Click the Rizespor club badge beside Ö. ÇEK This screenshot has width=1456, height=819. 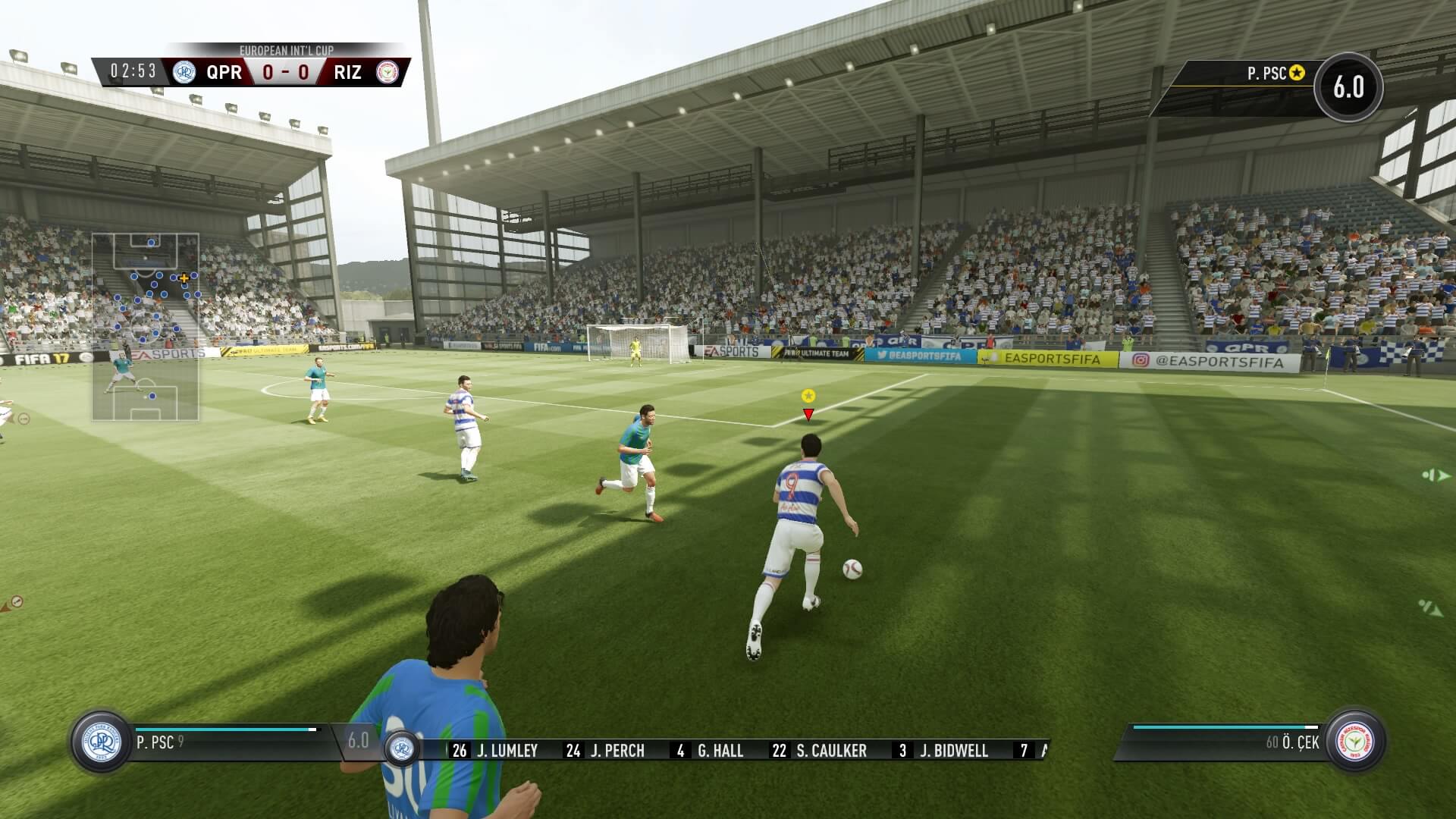coord(1355,742)
